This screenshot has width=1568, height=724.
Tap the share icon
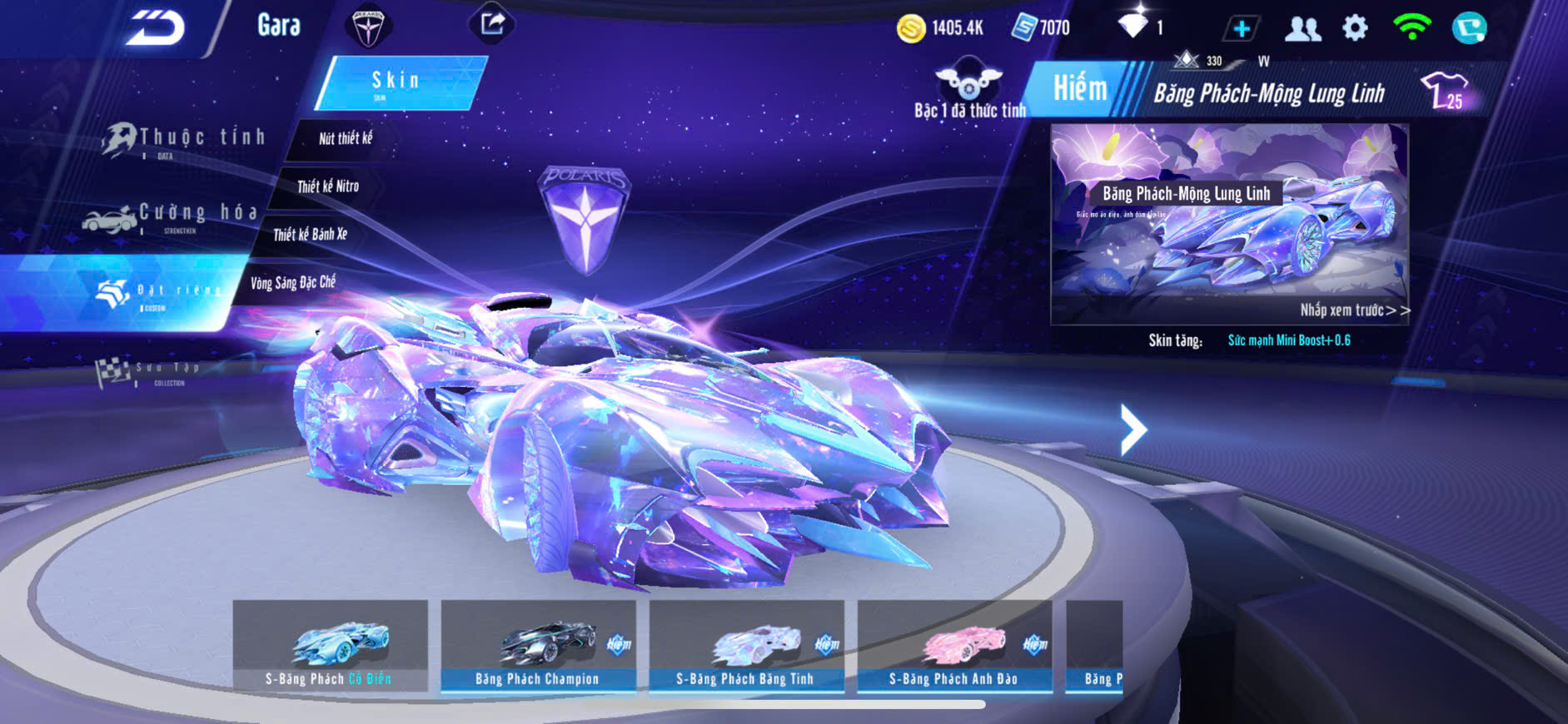click(491, 24)
